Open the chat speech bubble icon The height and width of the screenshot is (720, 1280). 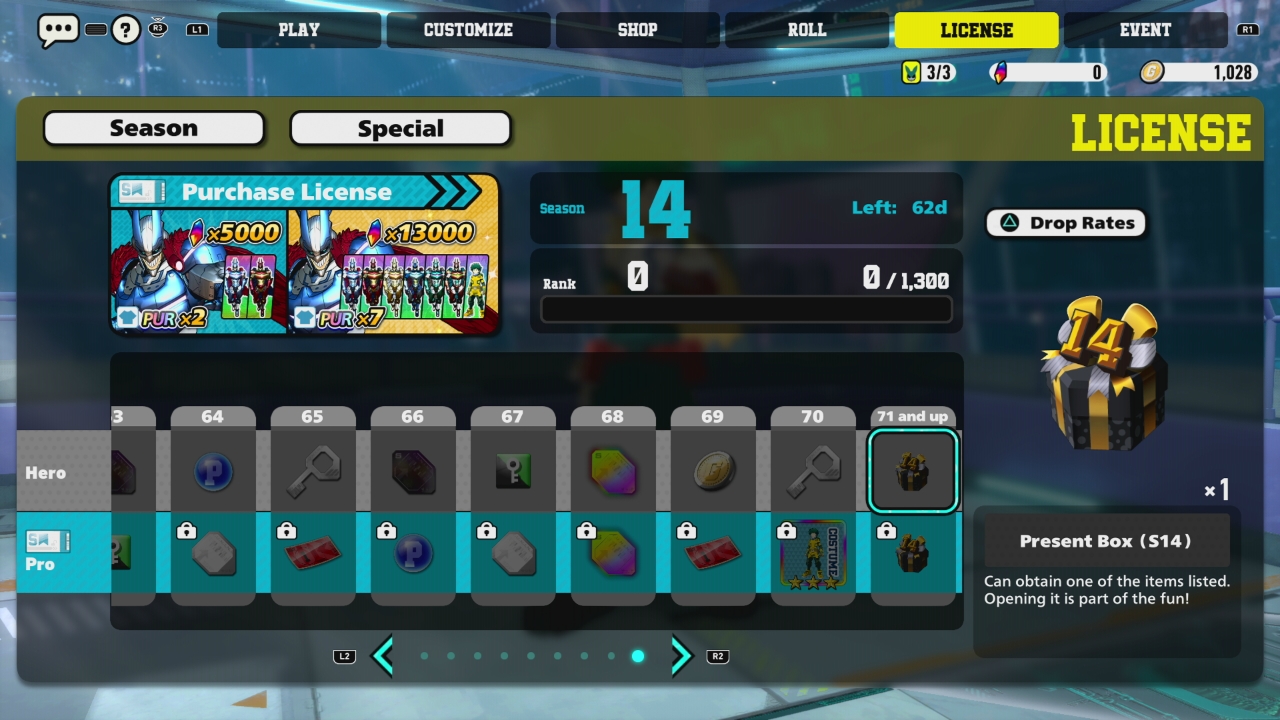pos(58,30)
